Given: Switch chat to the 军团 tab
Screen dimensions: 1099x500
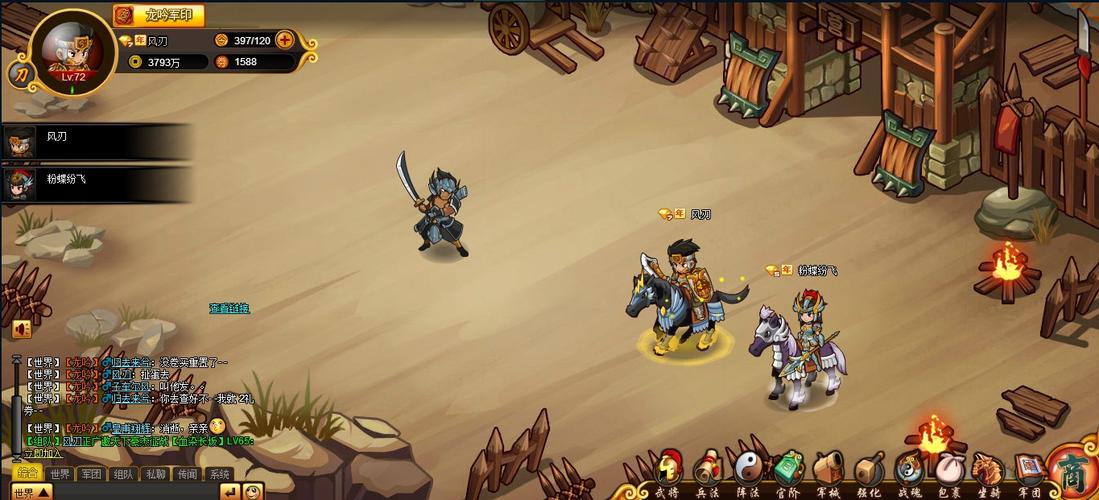Looking at the screenshot, I should 92,474.
